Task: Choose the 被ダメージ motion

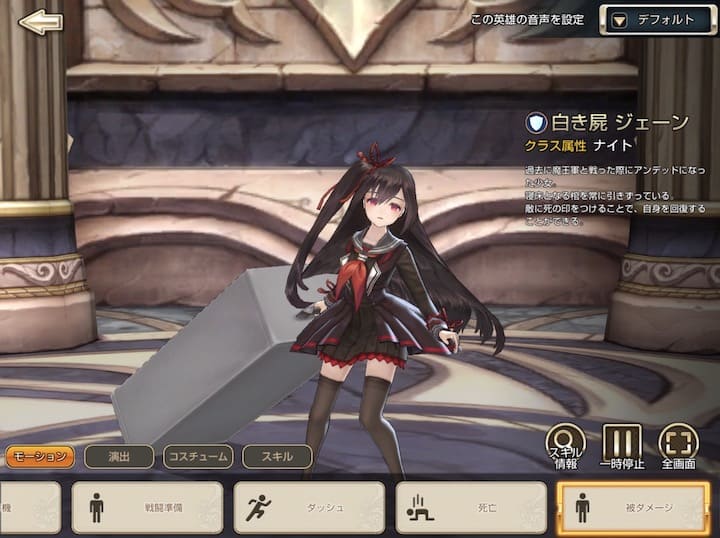Action: click(x=633, y=507)
